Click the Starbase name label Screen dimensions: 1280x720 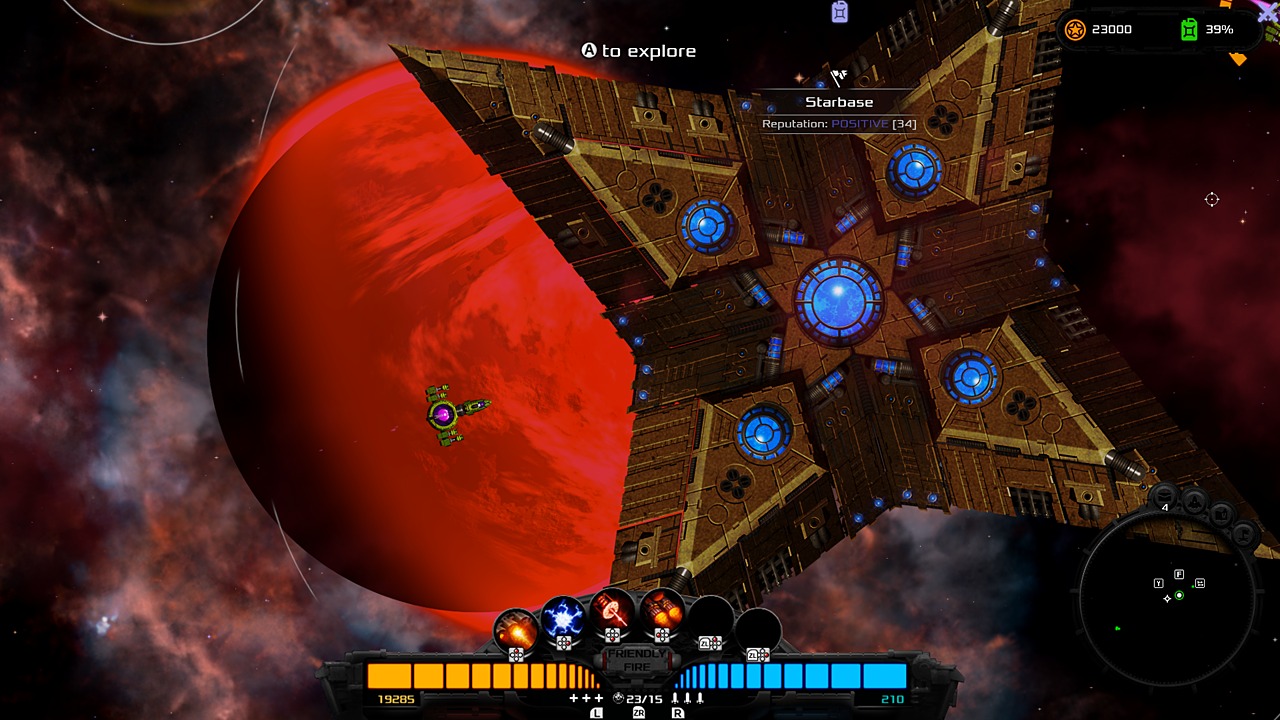click(838, 101)
